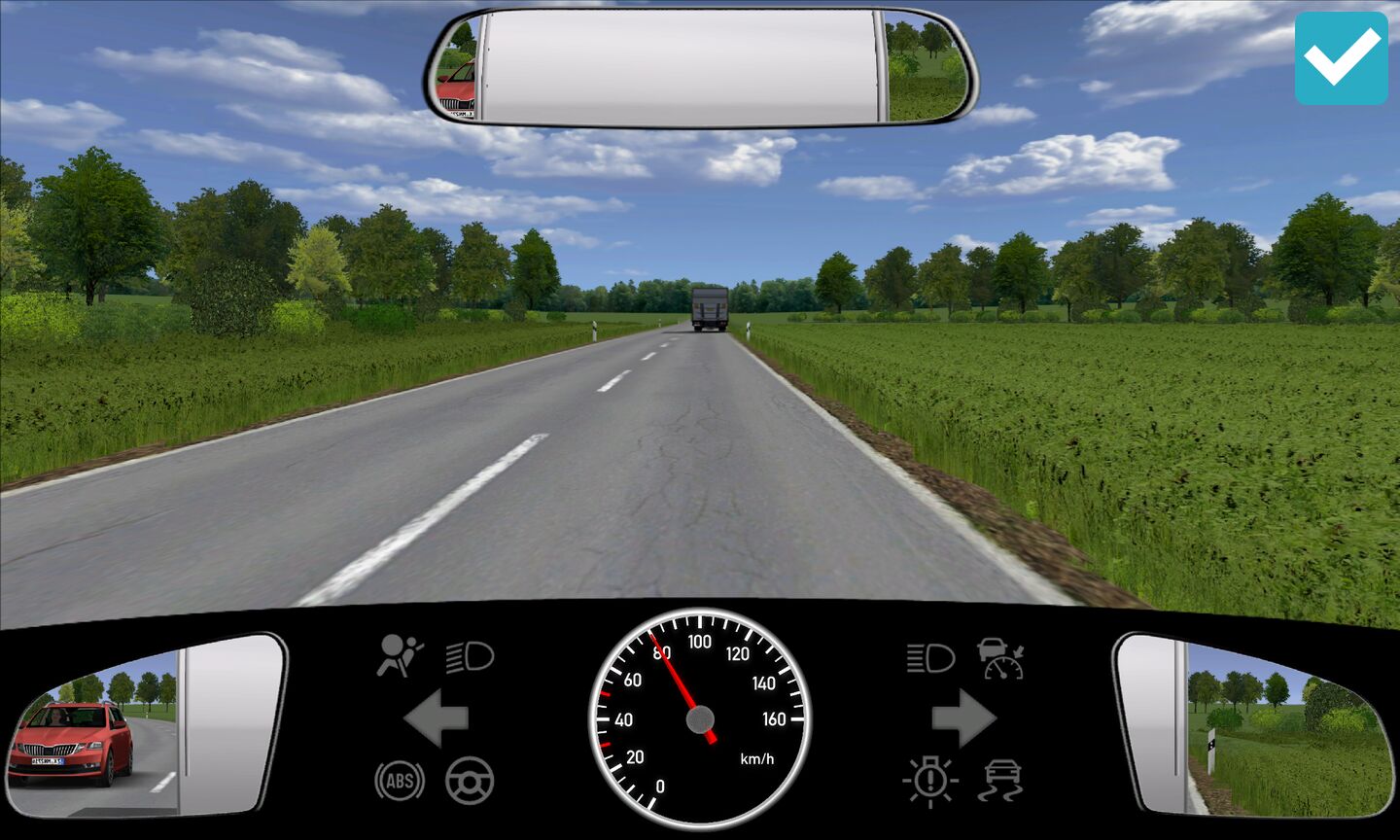1400x840 pixels.
Task: Check the interior rear-view mirror
Action: click(700, 68)
